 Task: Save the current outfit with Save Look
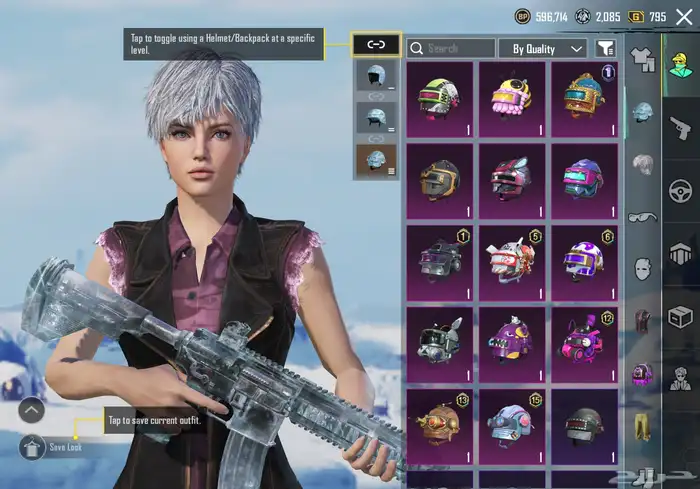click(32, 447)
